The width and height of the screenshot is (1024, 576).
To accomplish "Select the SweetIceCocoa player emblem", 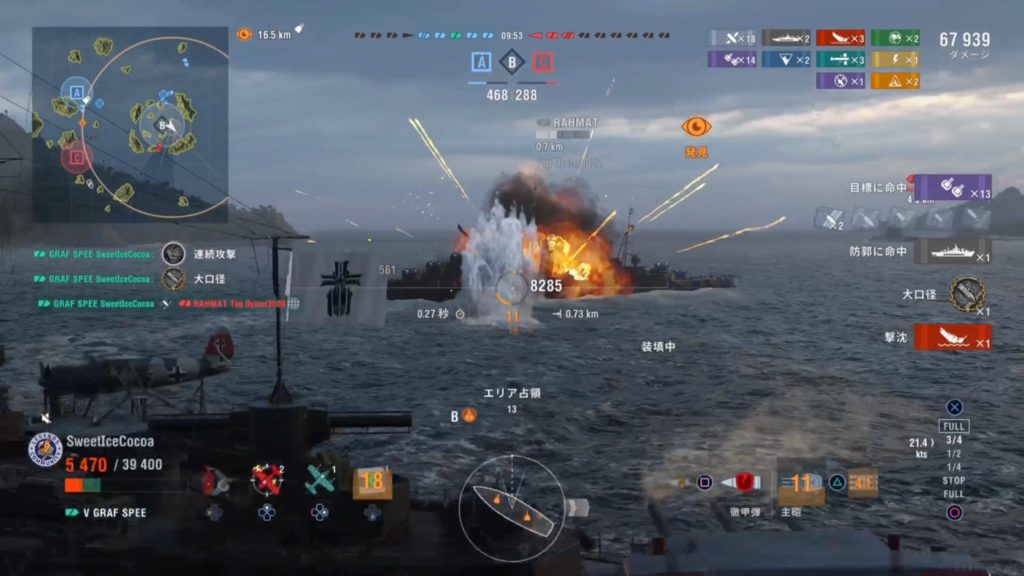I will tap(45, 449).
